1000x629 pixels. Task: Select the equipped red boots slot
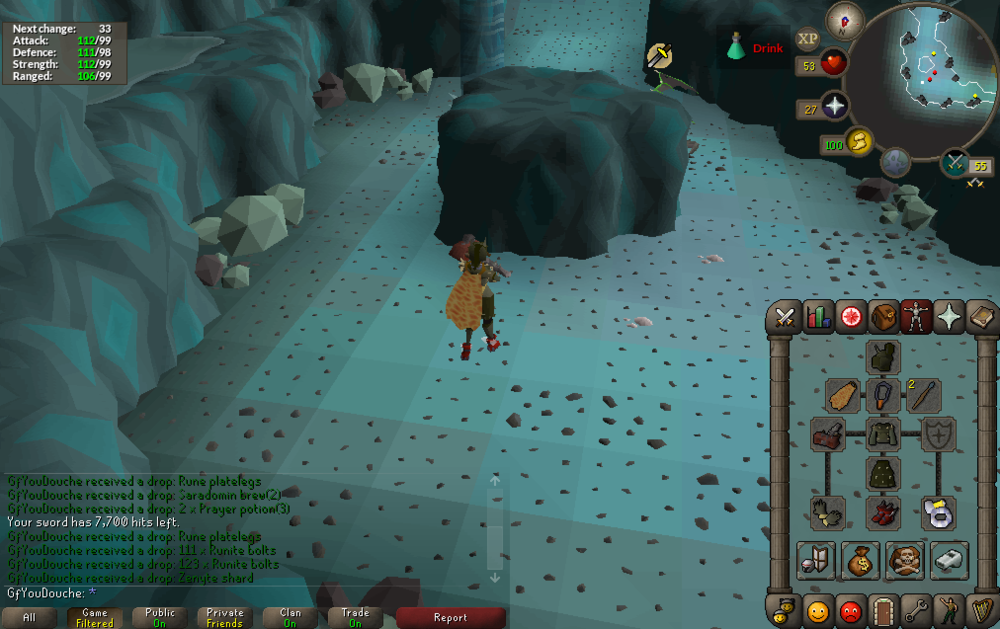click(x=883, y=513)
